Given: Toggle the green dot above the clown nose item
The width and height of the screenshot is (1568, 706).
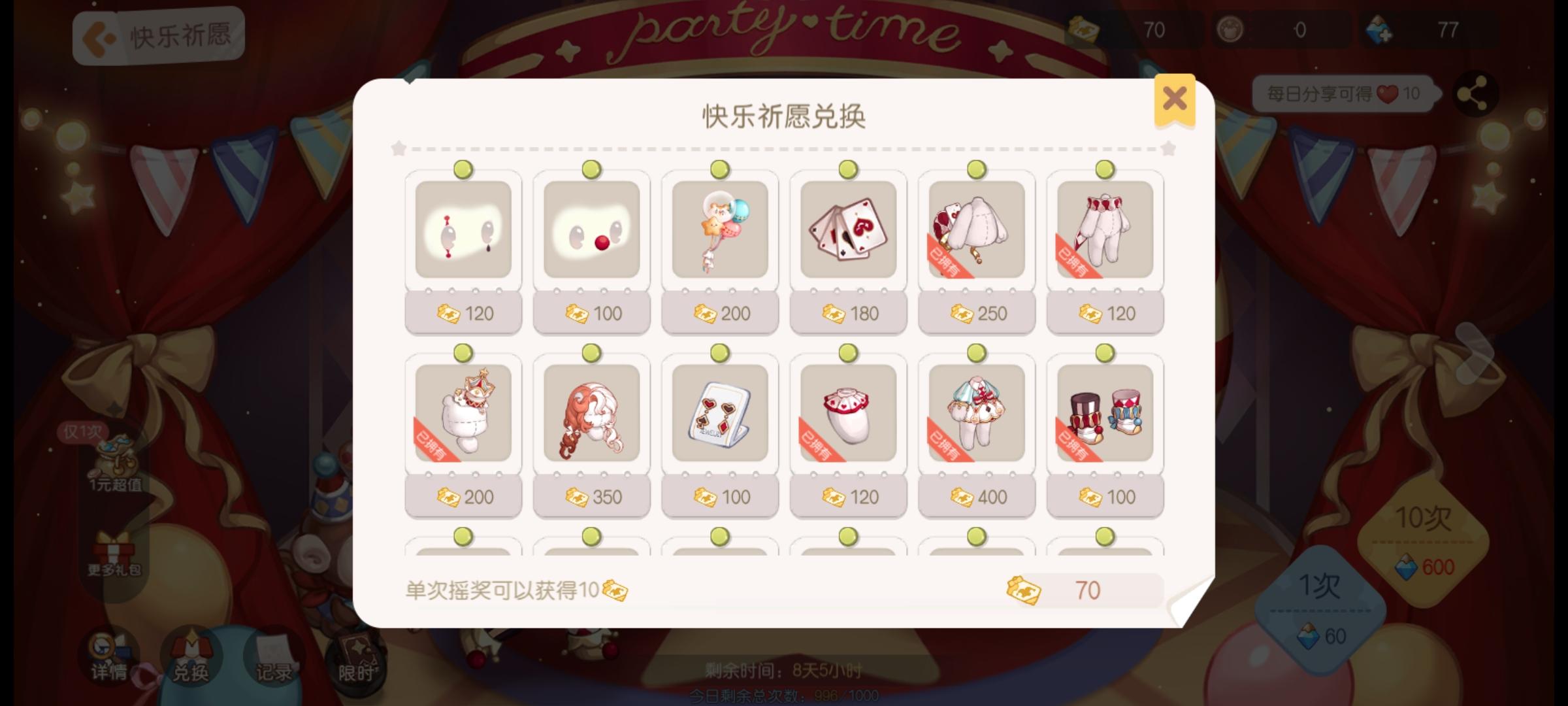Looking at the screenshot, I should point(591,170).
